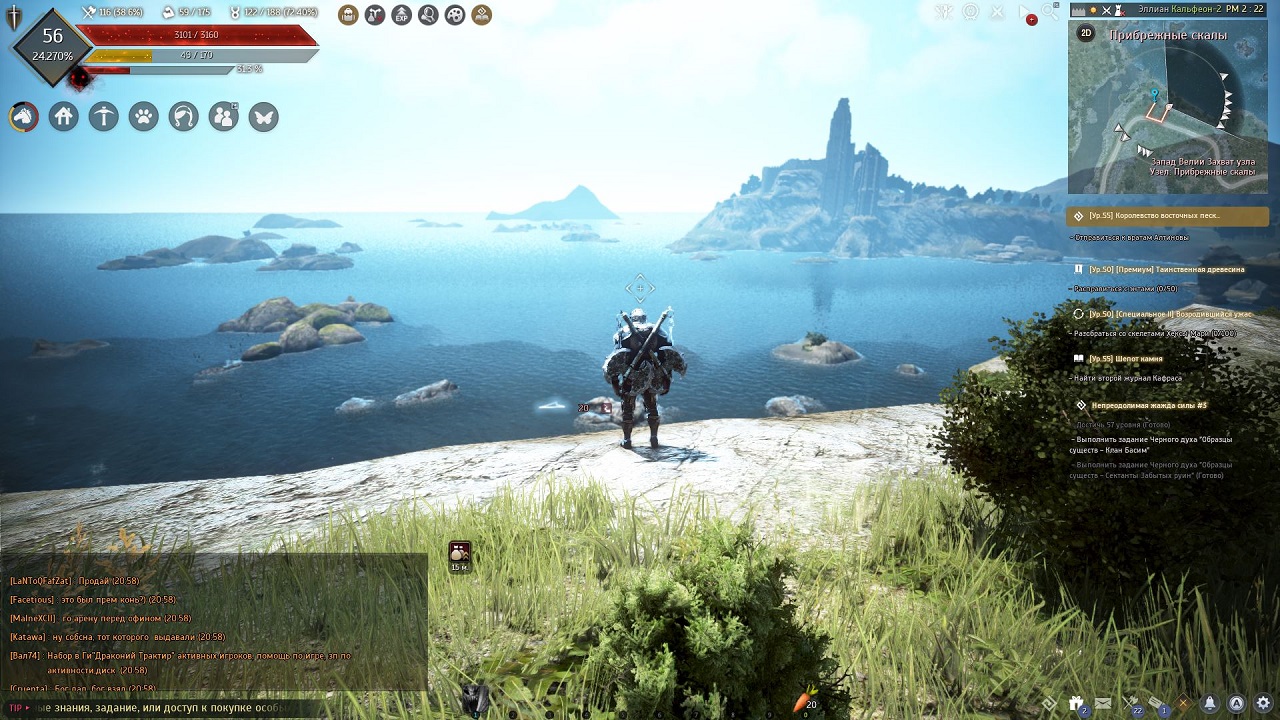Viewport: 1280px width, 720px height.
Task: Use the carrot quickslot item
Action: pyautogui.click(x=802, y=702)
